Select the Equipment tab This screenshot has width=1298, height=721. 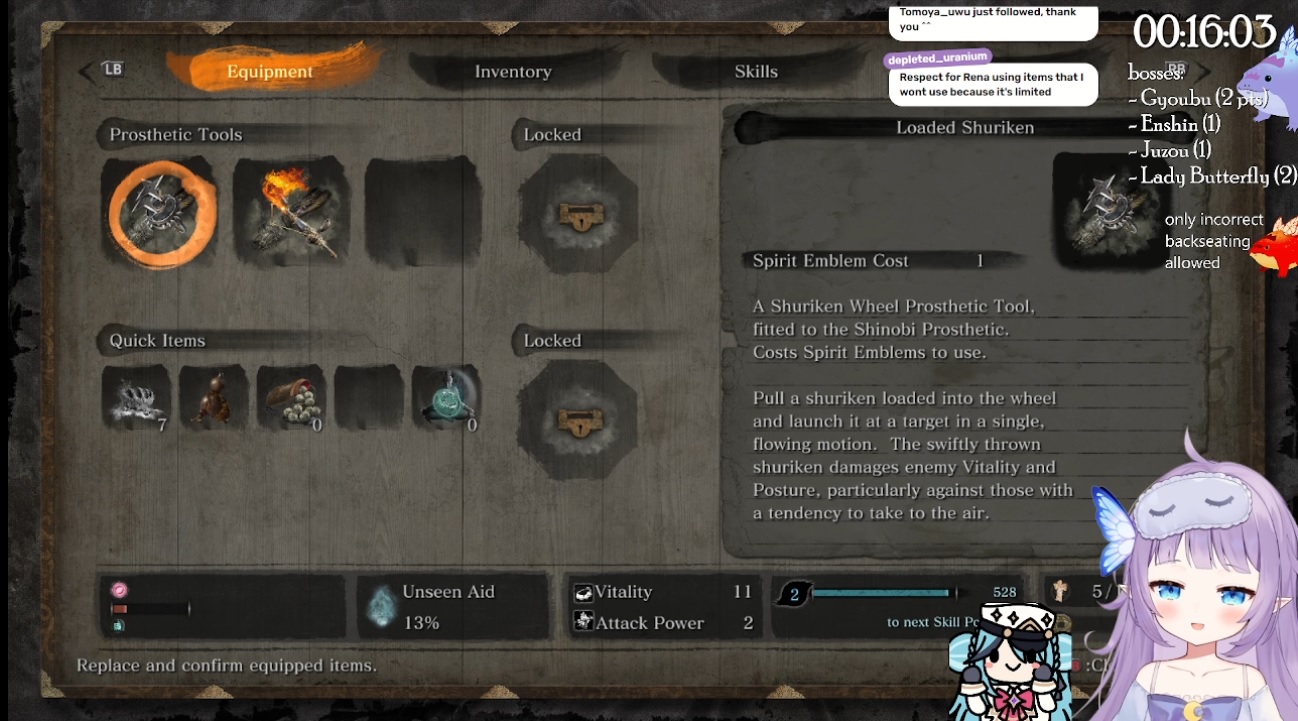(x=269, y=71)
